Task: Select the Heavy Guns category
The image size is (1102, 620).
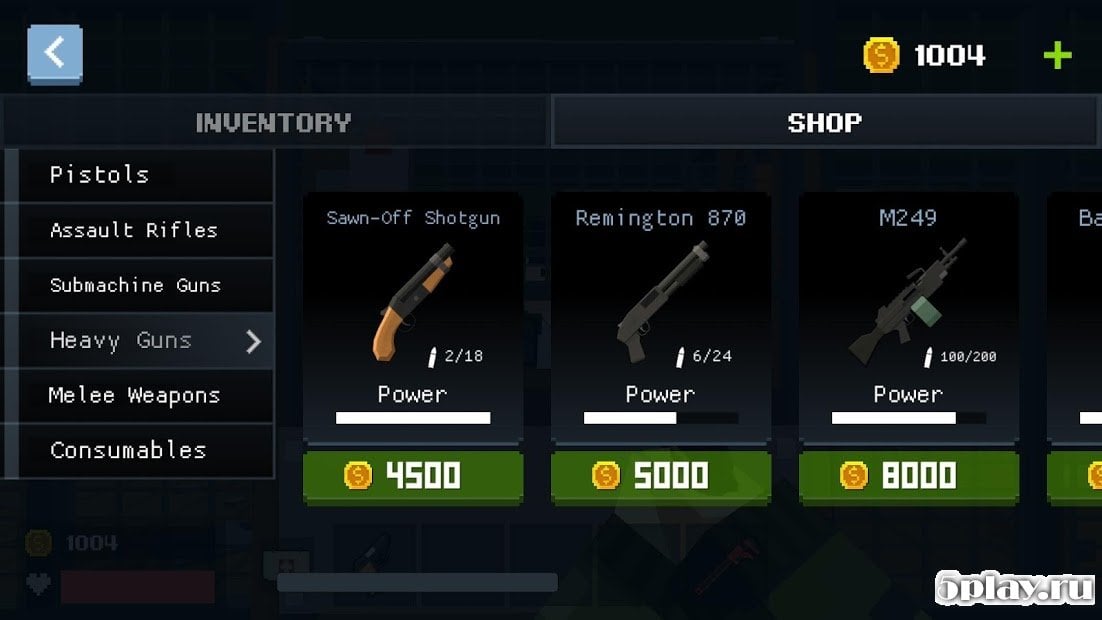Action: point(140,341)
